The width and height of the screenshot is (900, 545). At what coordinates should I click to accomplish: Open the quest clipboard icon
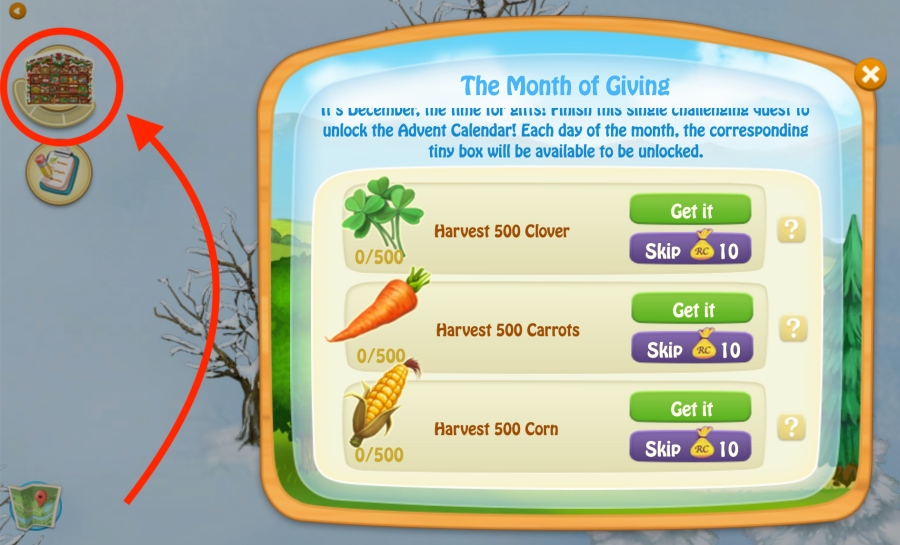(x=56, y=173)
